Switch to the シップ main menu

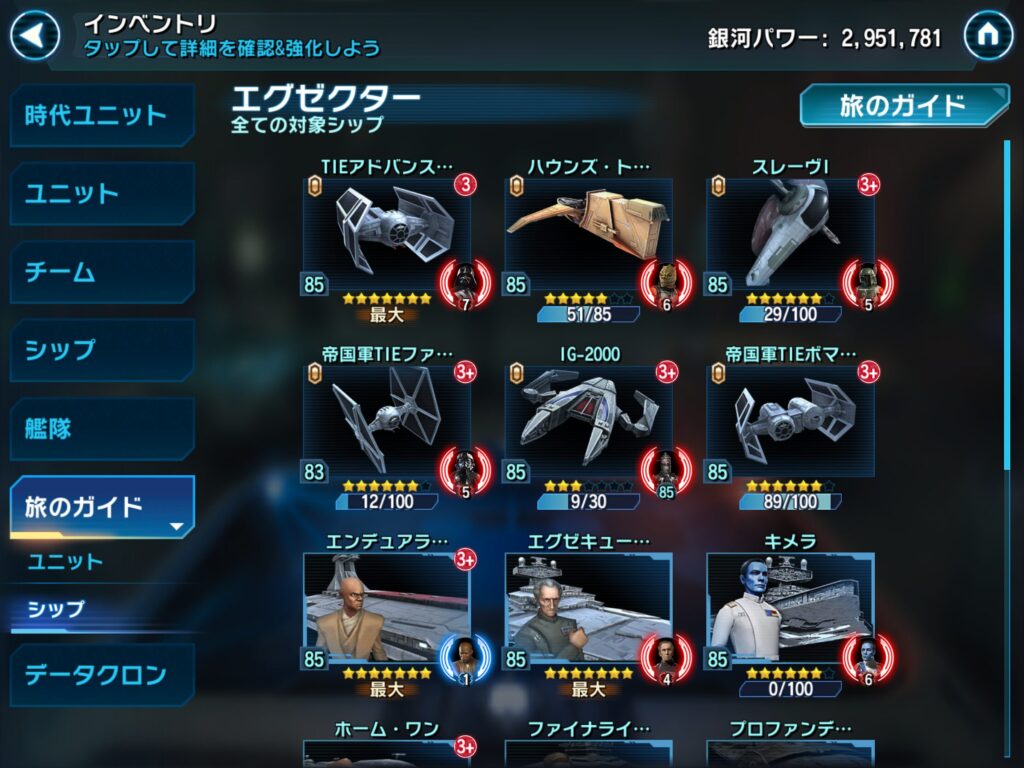102,350
